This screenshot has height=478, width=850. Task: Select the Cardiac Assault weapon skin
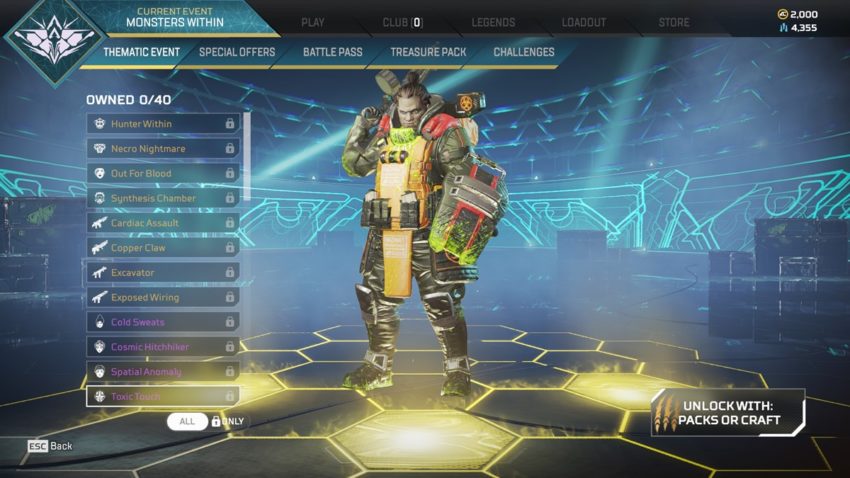(163, 223)
